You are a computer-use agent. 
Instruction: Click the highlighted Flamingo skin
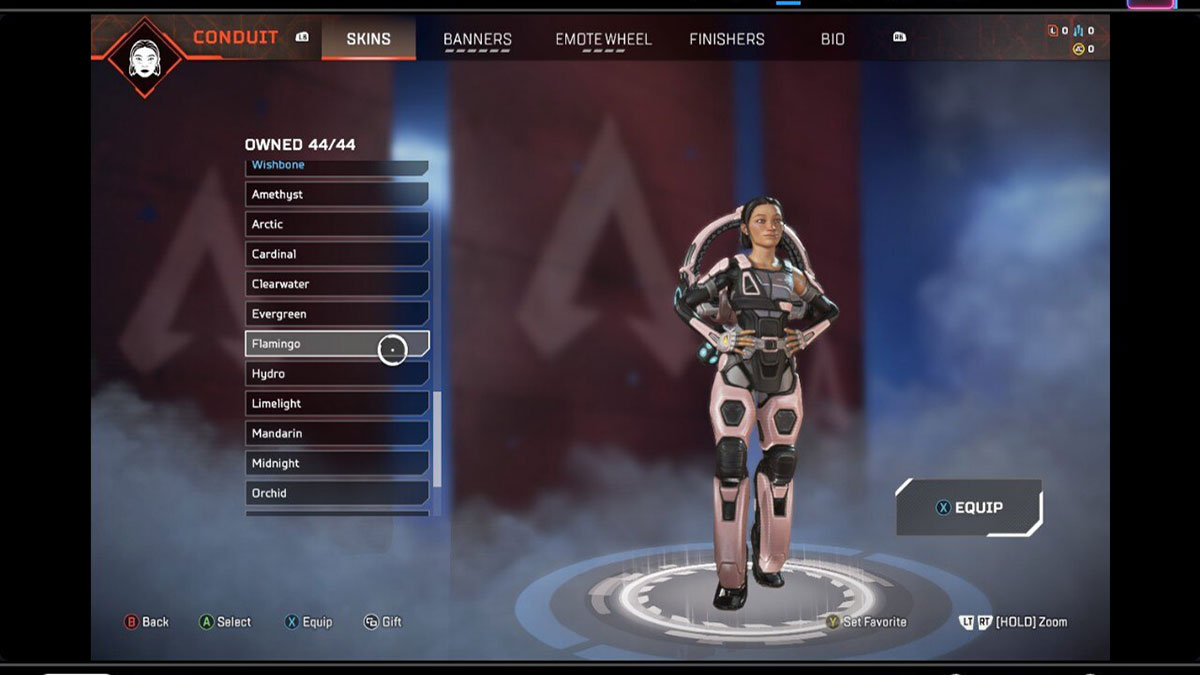coord(336,344)
